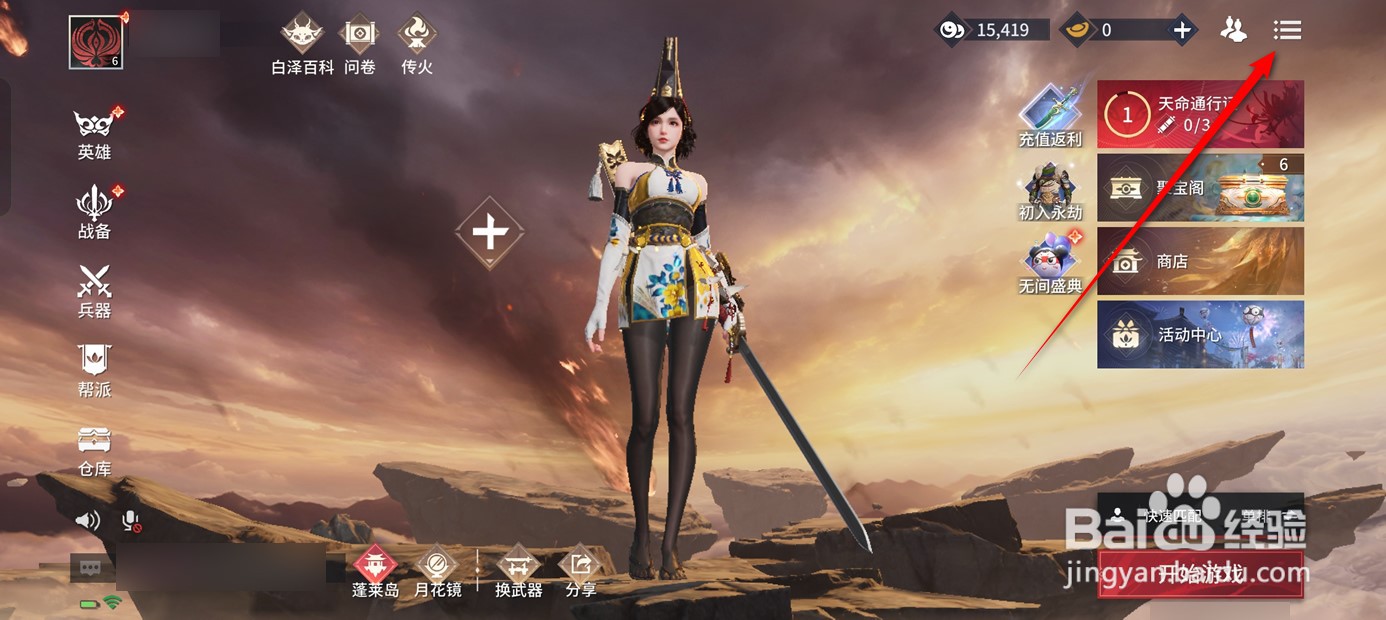Open the 仓库 warehouse
1386x620 pixels.
click(x=94, y=449)
